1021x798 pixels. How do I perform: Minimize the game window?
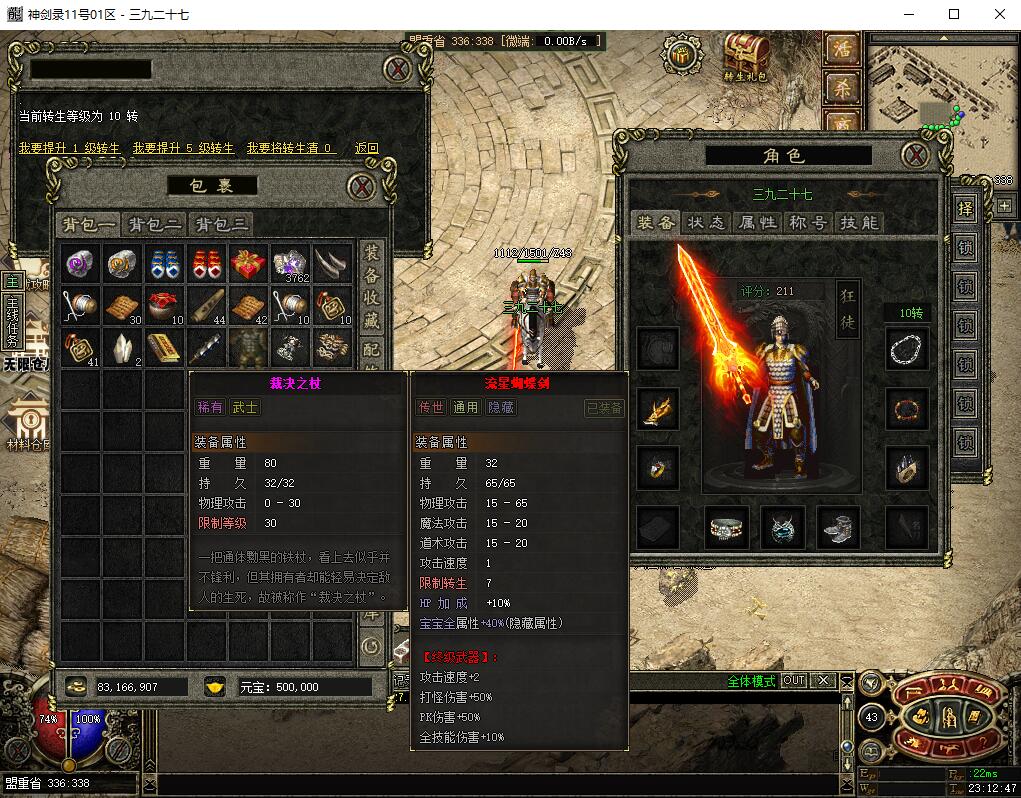909,14
